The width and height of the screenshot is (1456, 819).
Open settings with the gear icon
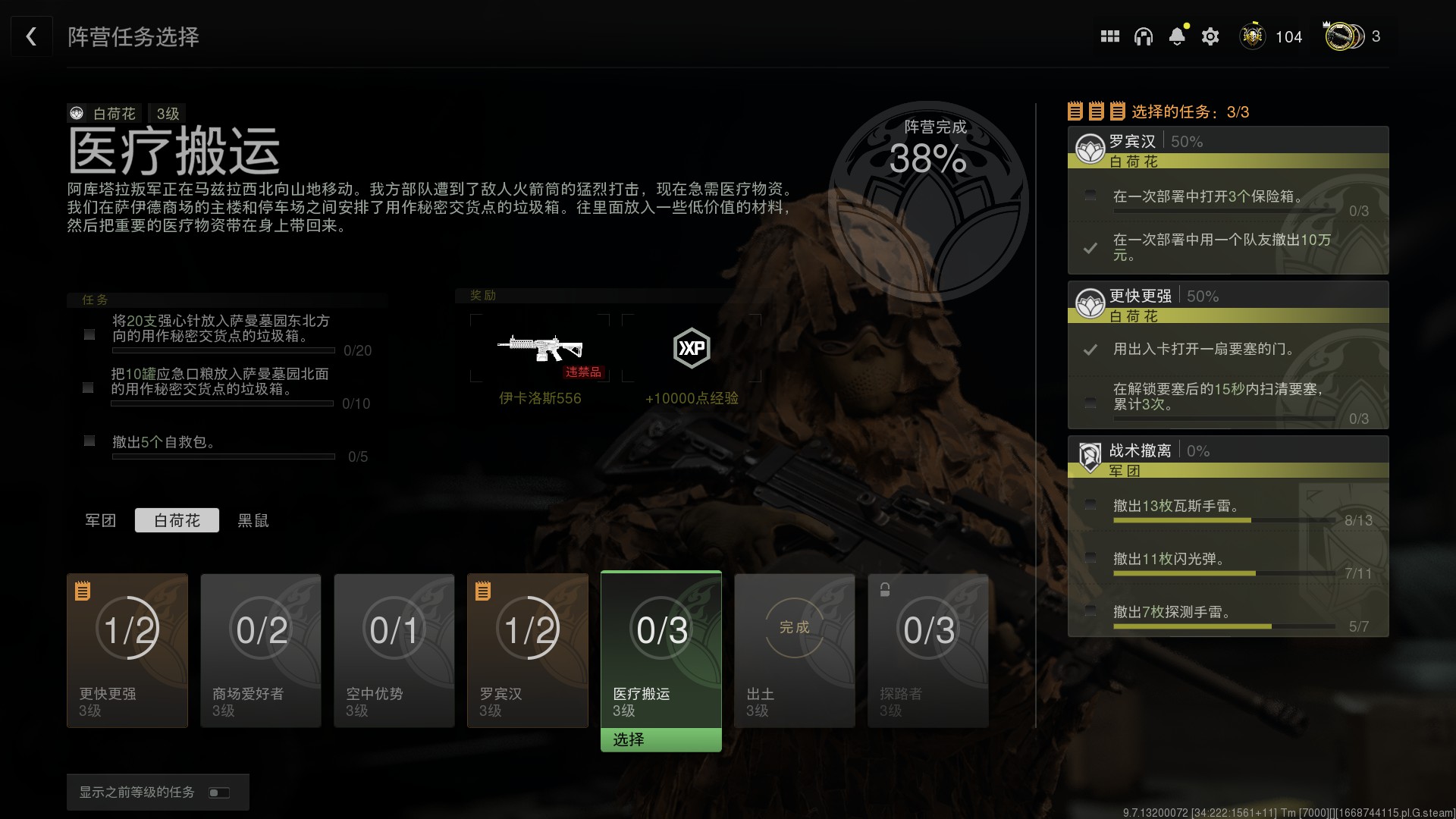[x=1210, y=36]
